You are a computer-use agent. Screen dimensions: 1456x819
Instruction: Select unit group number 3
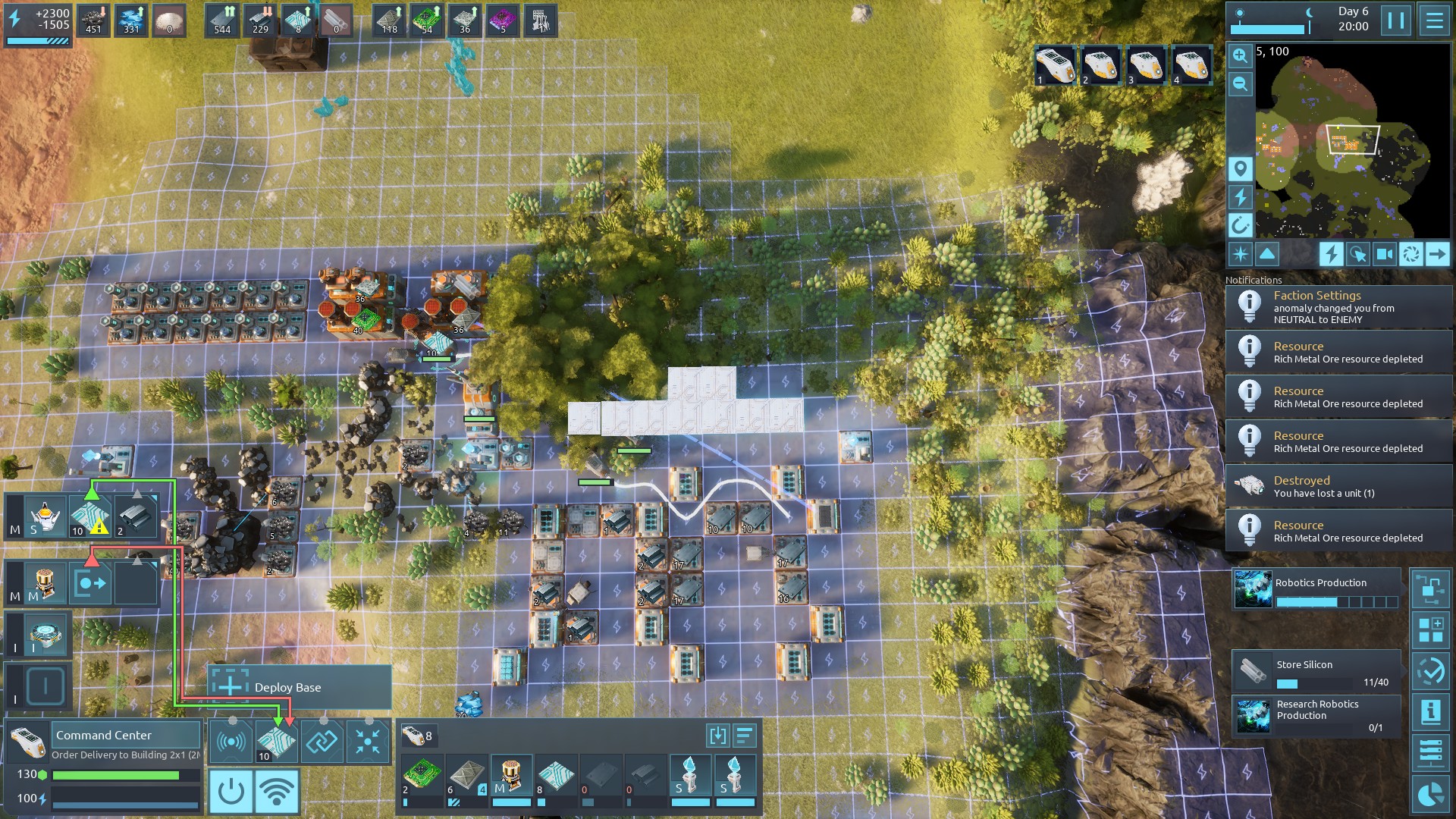point(1146,65)
